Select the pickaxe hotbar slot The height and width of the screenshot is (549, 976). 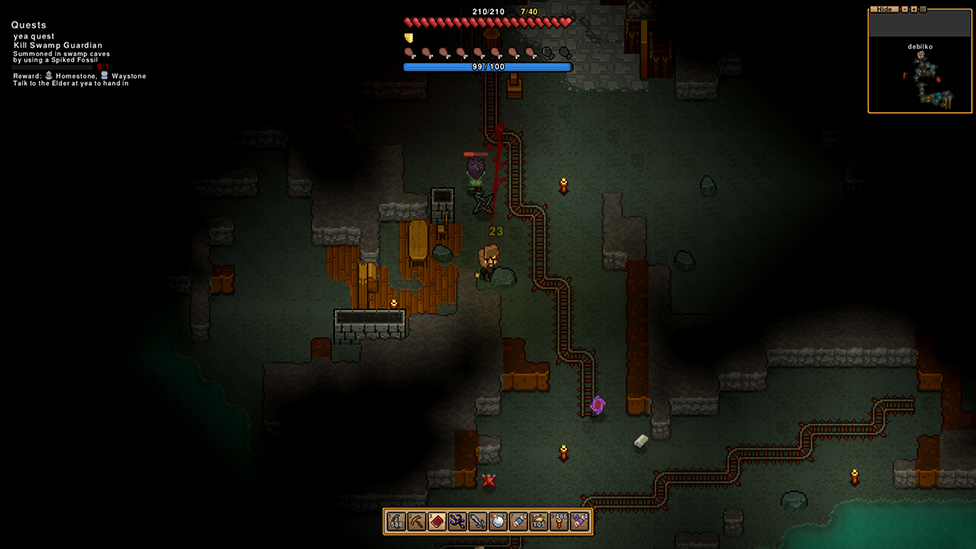tap(417, 521)
